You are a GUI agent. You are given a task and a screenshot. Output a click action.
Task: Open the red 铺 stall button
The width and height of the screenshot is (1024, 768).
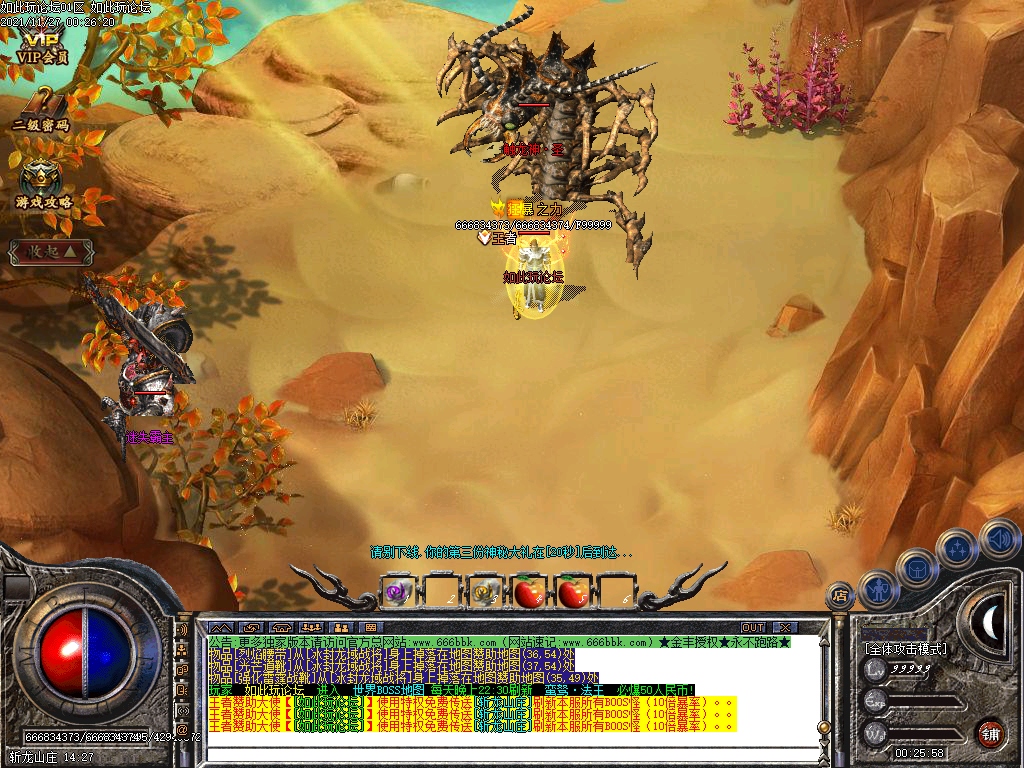pyautogui.click(x=990, y=733)
